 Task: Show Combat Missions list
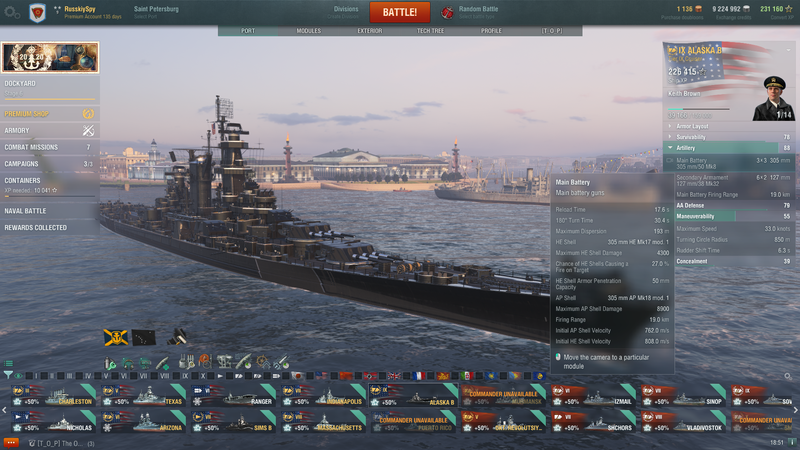49,147
